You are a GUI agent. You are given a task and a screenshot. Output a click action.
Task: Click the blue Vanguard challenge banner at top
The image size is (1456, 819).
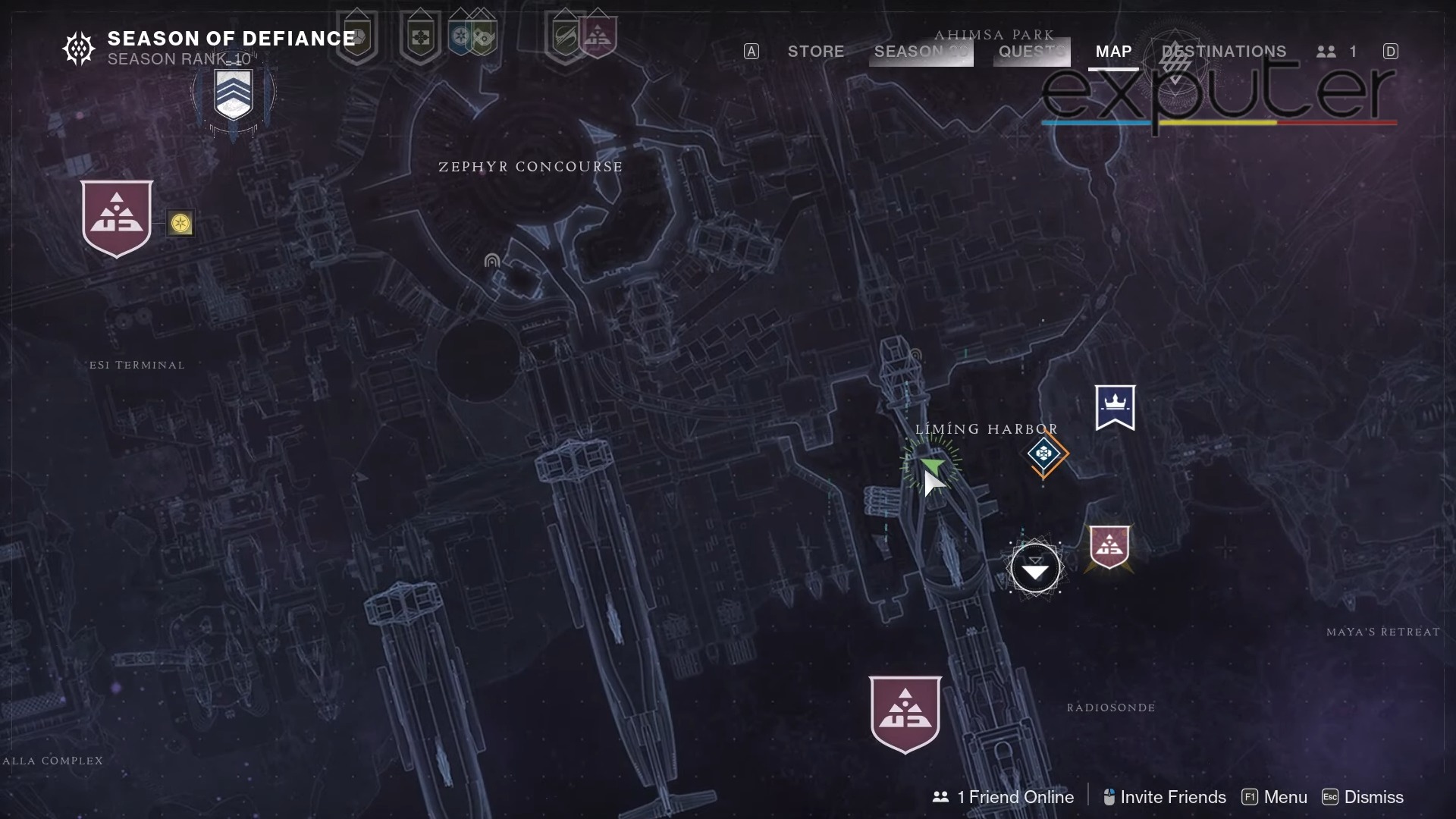(x=460, y=36)
